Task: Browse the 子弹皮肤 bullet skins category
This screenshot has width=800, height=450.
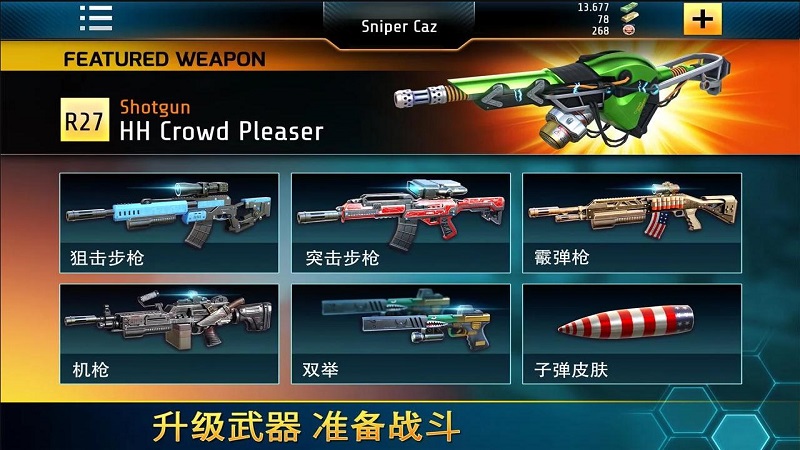Action: click(x=631, y=334)
